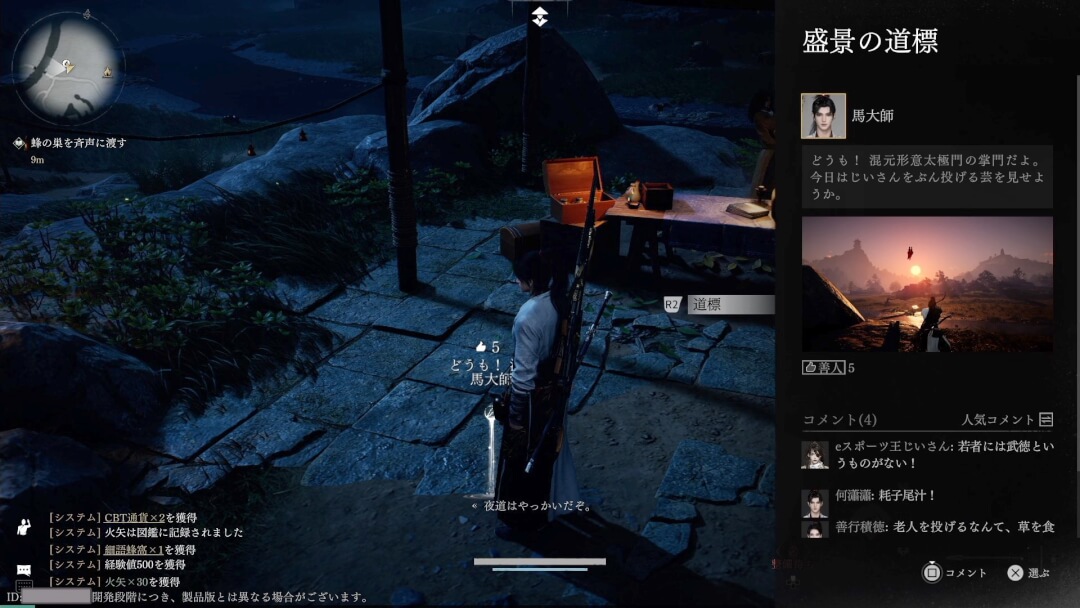View 馬大師's profile avatar
This screenshot has width=1080, height=608.
823,116
